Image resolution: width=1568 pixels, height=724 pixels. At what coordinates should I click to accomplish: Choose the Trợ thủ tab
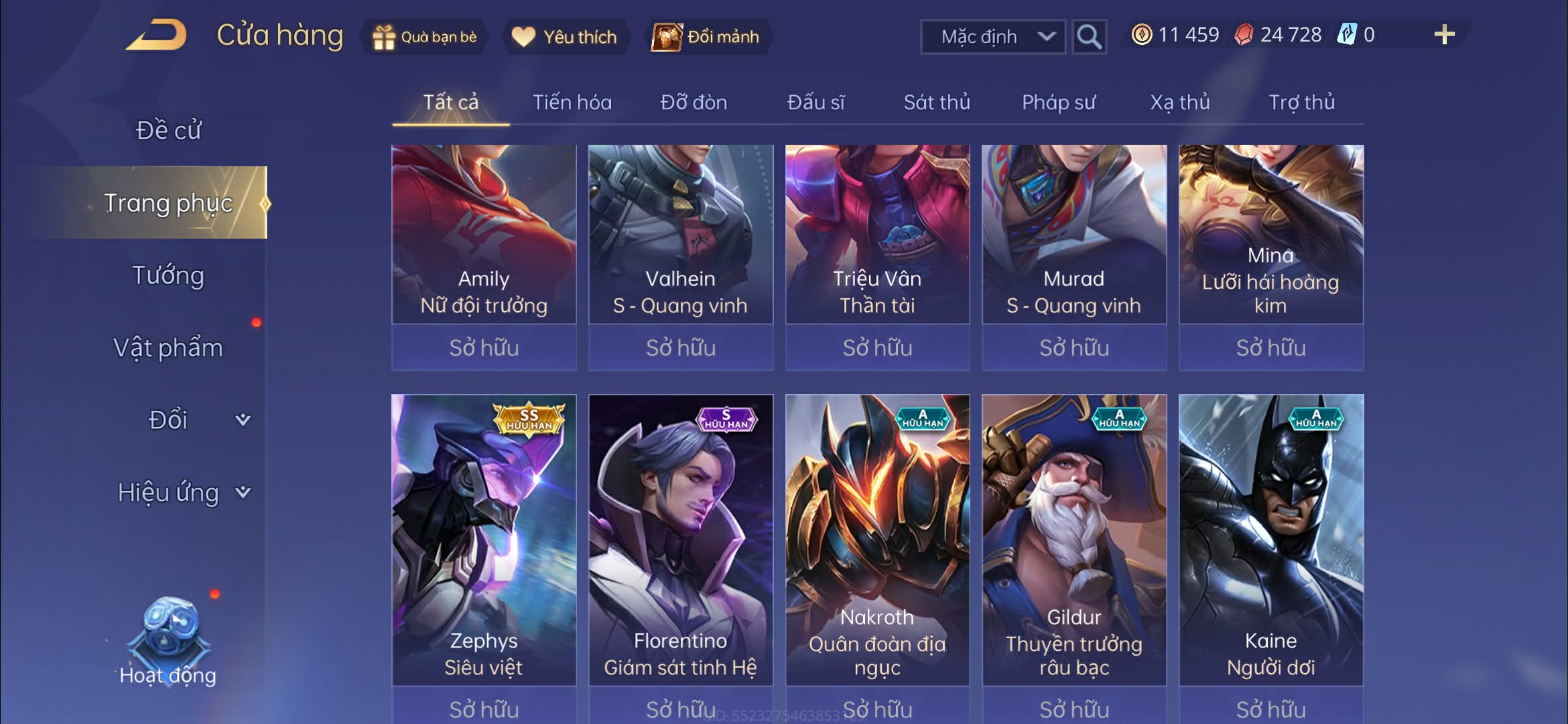pos(1301,103)
